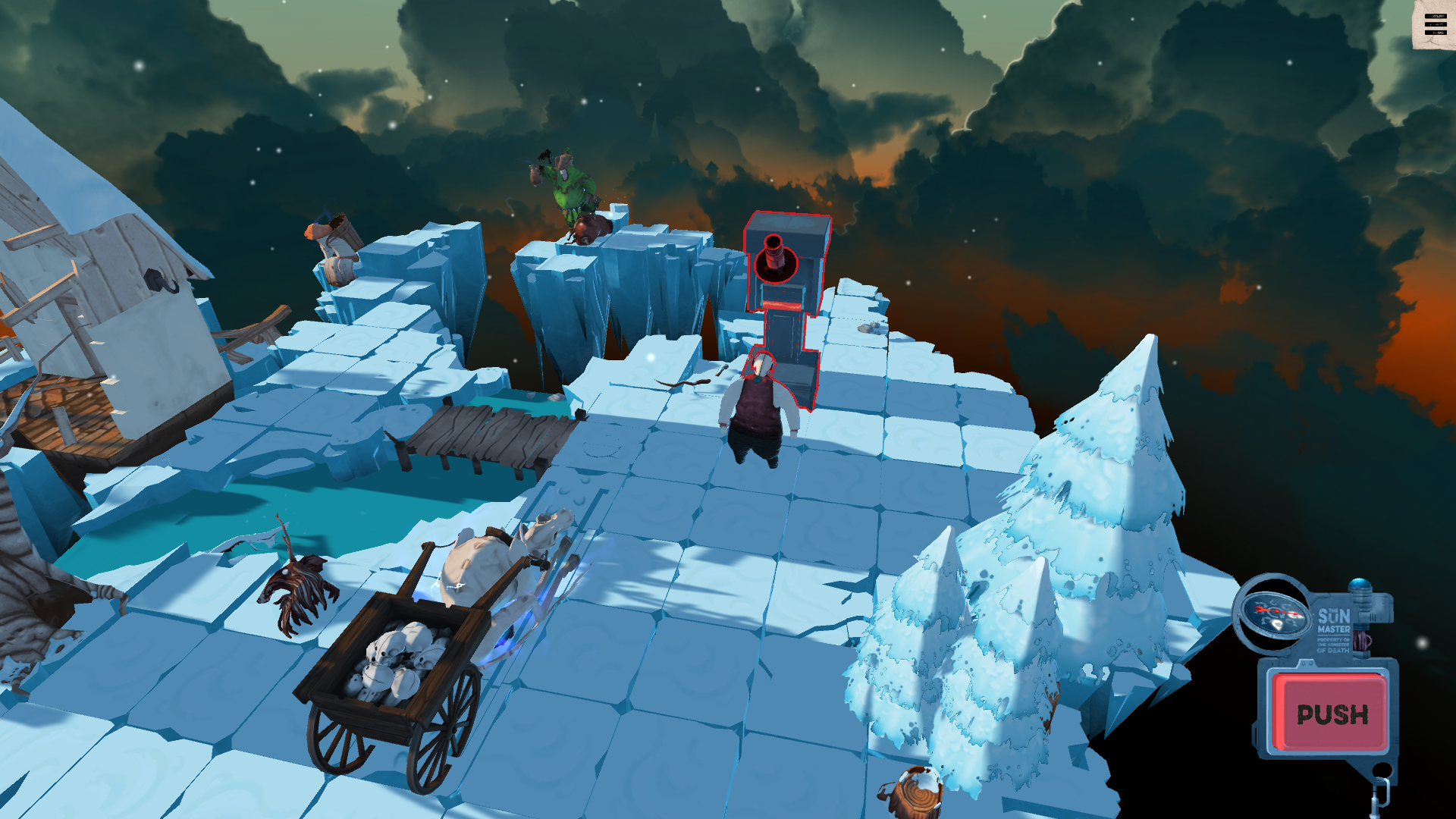Hit the red PUSH button
Image resolution: width=1456 pixels, height=819 pixels.
click(1332, 714)
